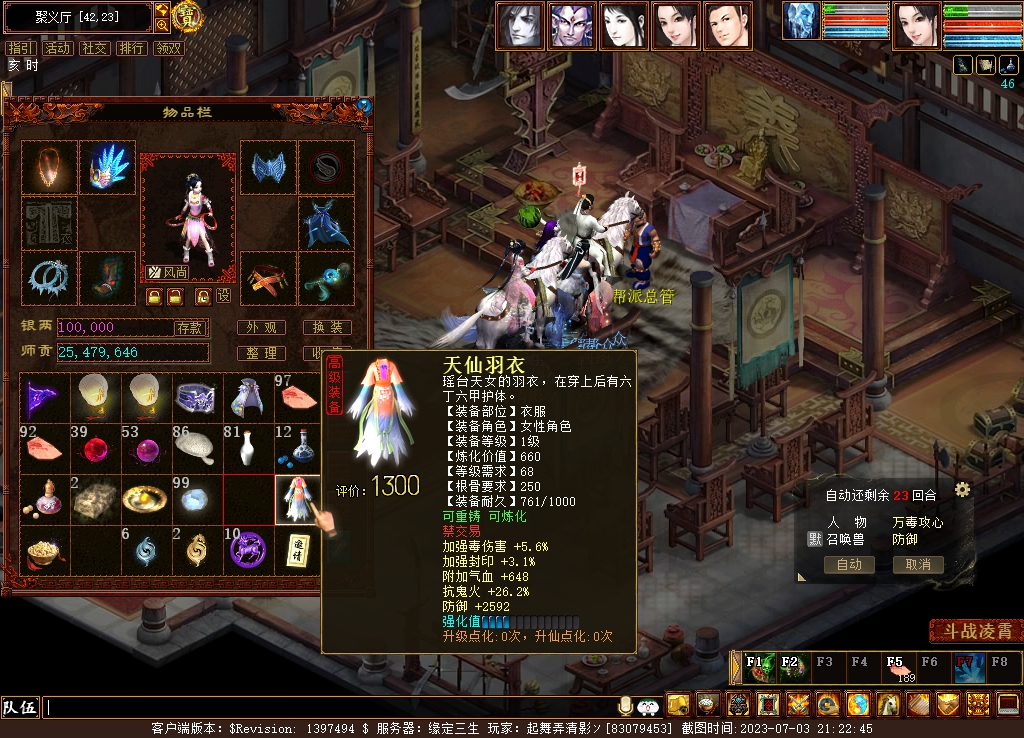
Task: Open the 活动 events menu
Action: pos(58,48)
